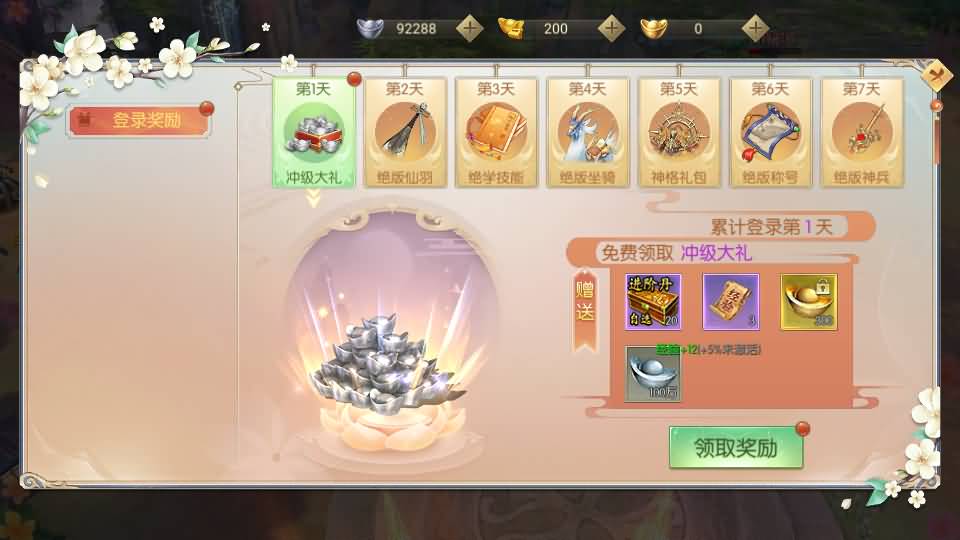View the 第5天 神格礼包 tab
This screenshot has height=540, width=960.
[679, 132]
